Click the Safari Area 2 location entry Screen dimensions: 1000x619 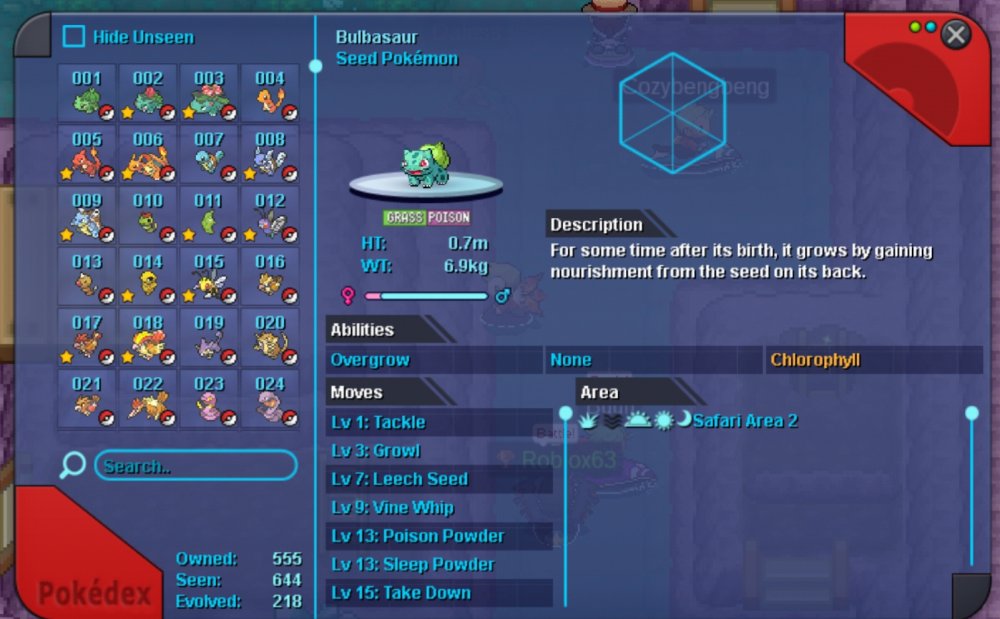[x=745, y=421]
